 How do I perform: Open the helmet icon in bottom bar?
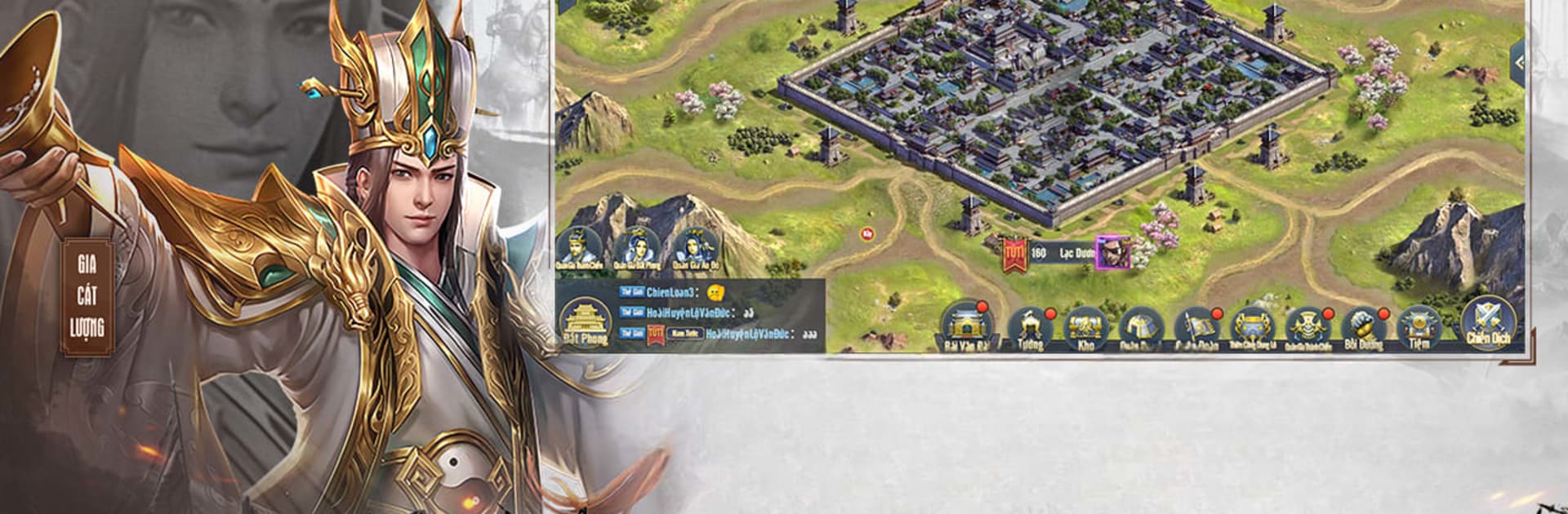click(1140, 327)
